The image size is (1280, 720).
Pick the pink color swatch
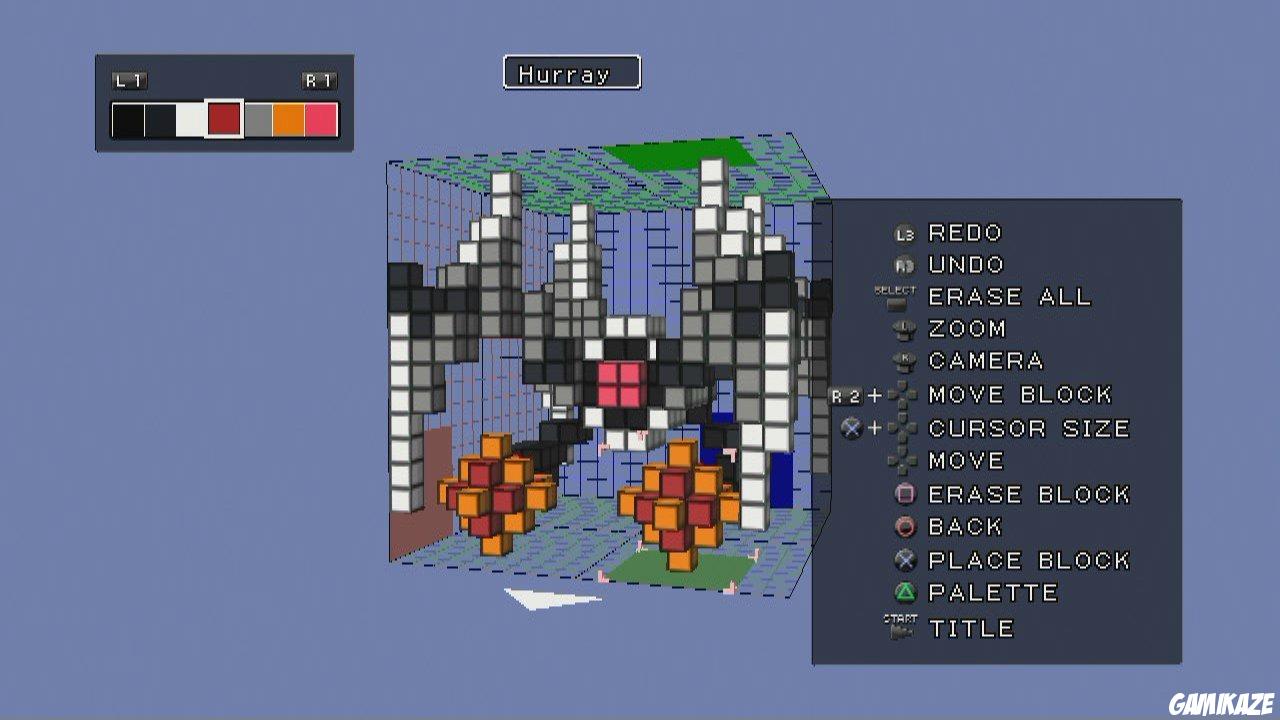click(321, 119)
